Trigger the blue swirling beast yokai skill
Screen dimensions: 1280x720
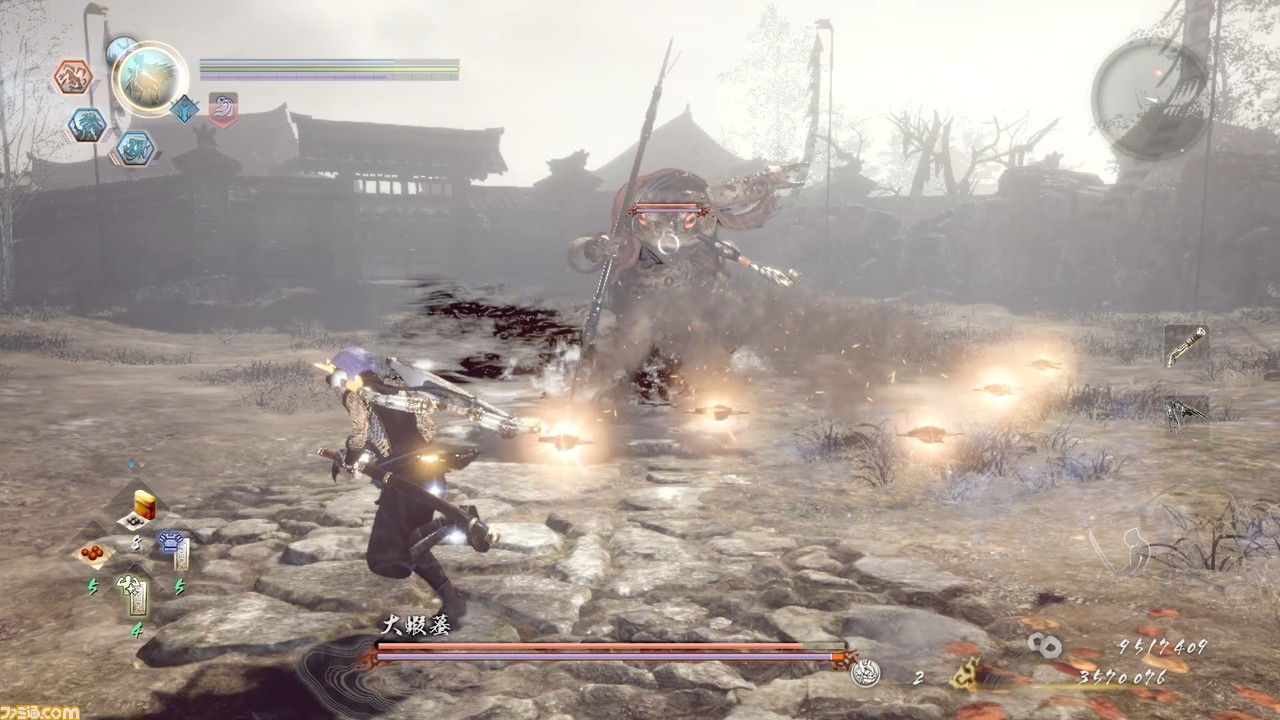[134, 148]
